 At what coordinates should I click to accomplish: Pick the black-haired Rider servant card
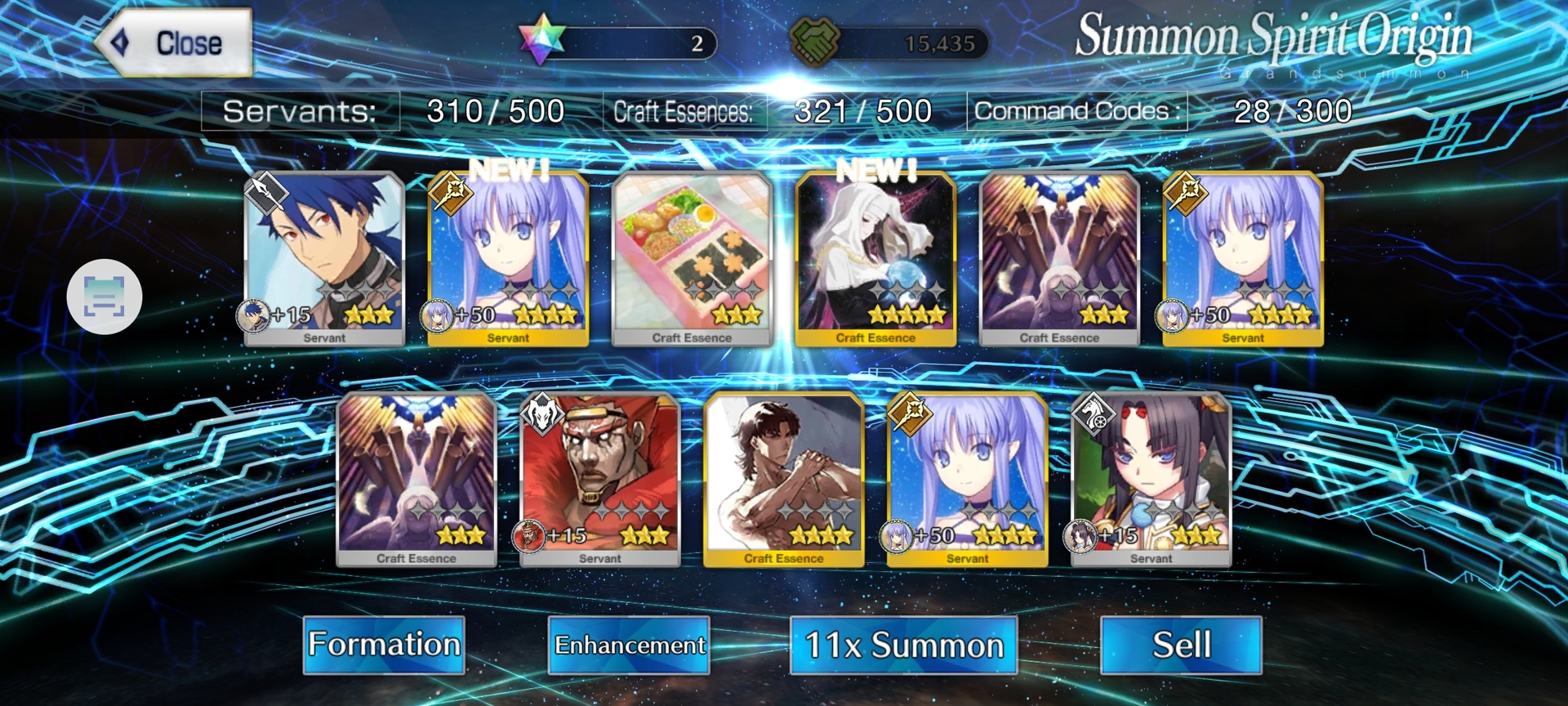pos(1151,479)
